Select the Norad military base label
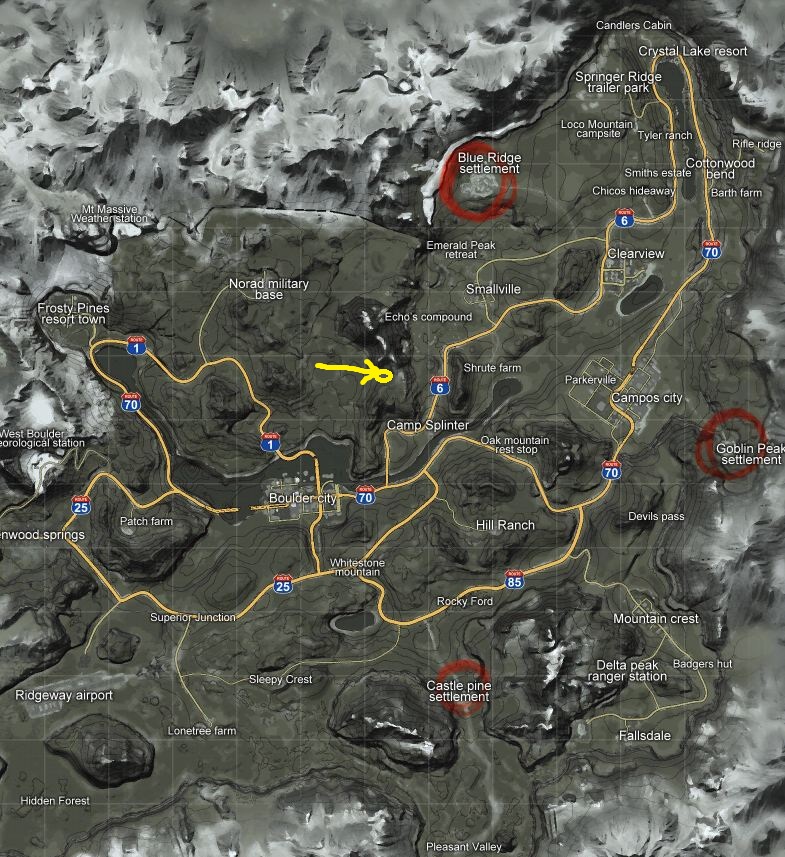Image resolution: width=785 pixels, height=857 pixels. pyautogui.click(x=269, y=290)
